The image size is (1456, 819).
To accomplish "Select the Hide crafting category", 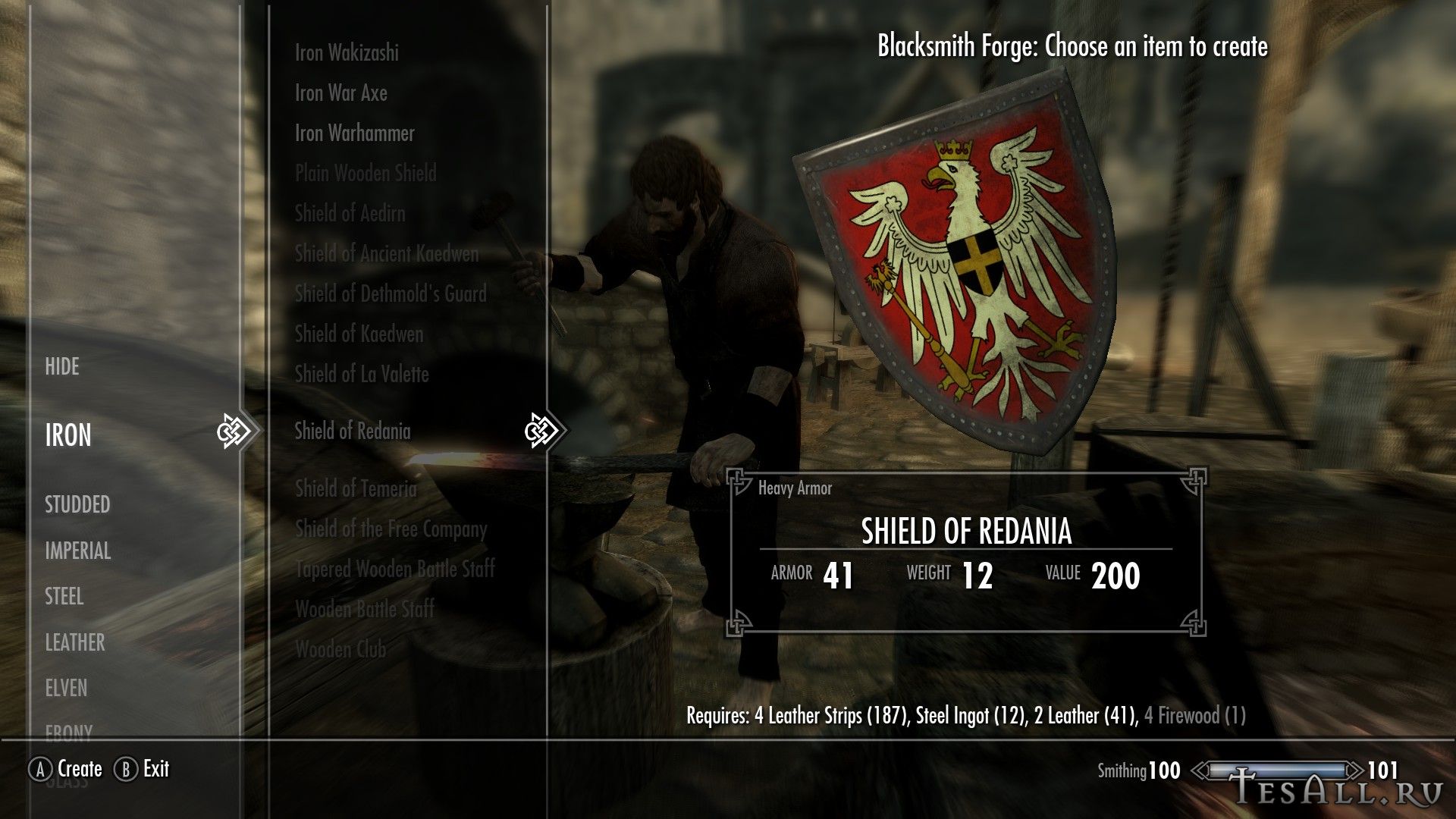I will click(x=62, y=367).
